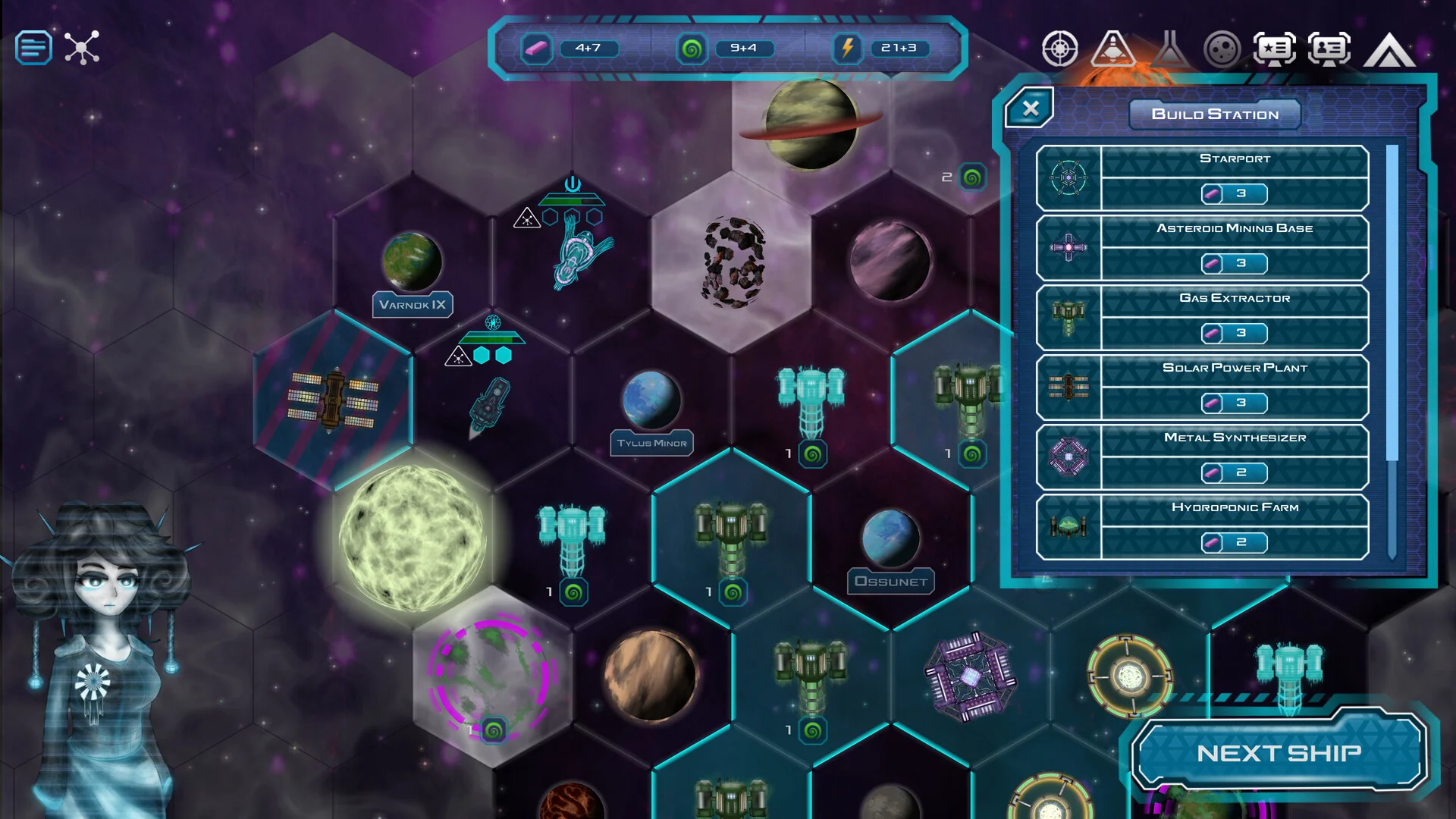Open the person ID card icon
Screen dimensions: 1456x819
pyautogui.click(x=1329, y=49)
